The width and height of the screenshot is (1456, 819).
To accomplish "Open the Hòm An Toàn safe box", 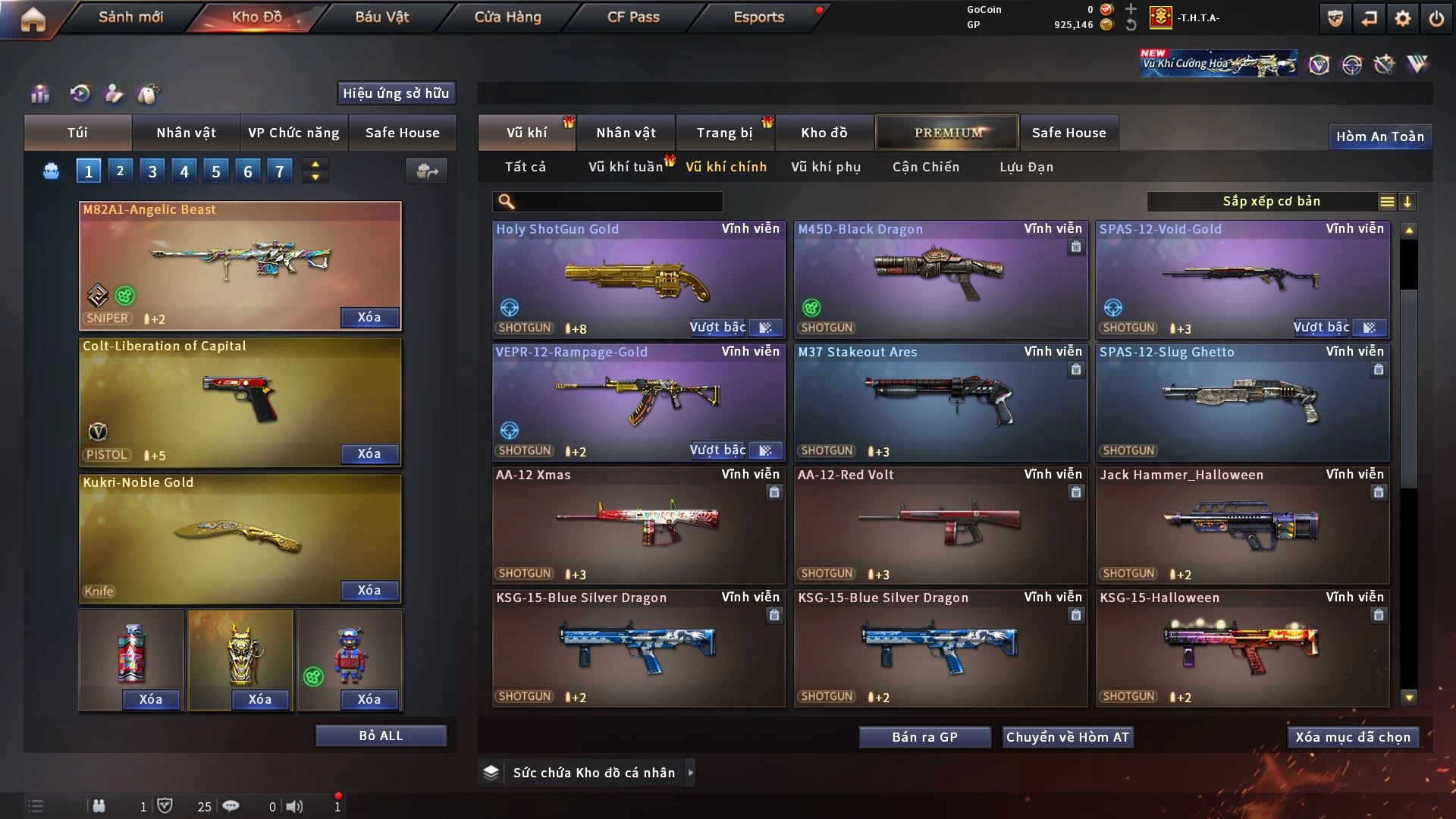I will point(1379,136).
